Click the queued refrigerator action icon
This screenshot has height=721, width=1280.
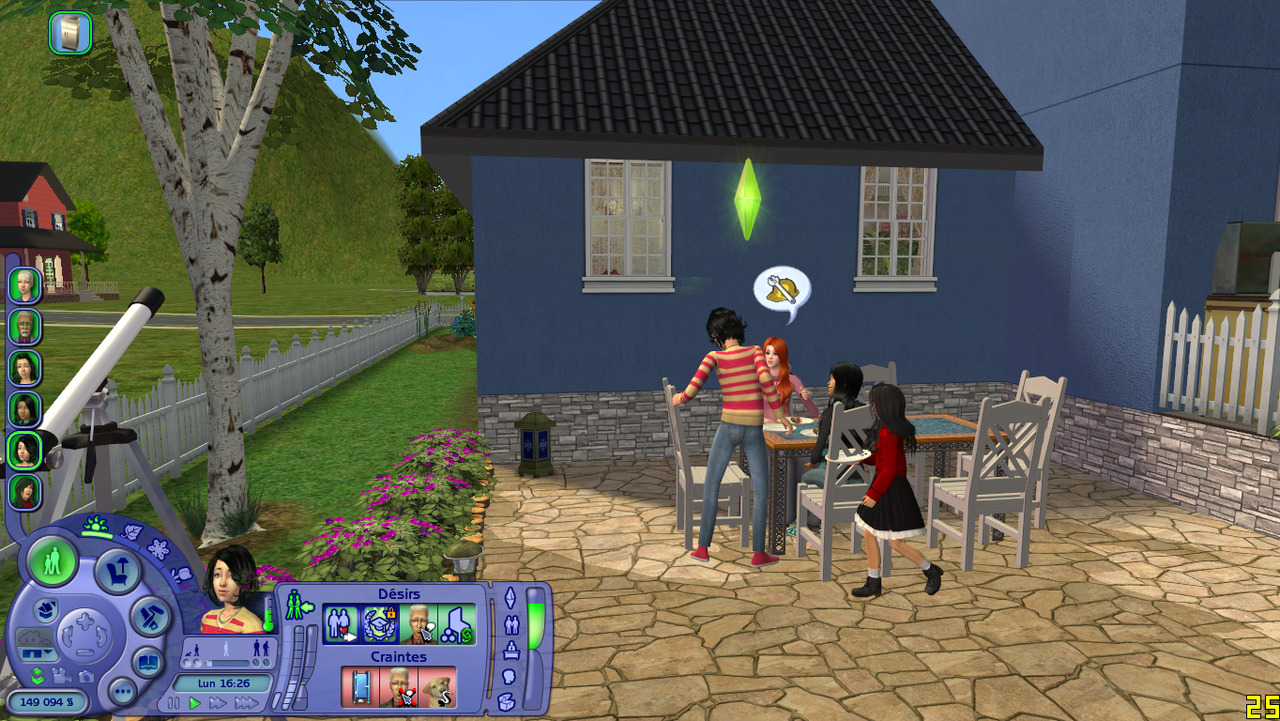(70, 33)
